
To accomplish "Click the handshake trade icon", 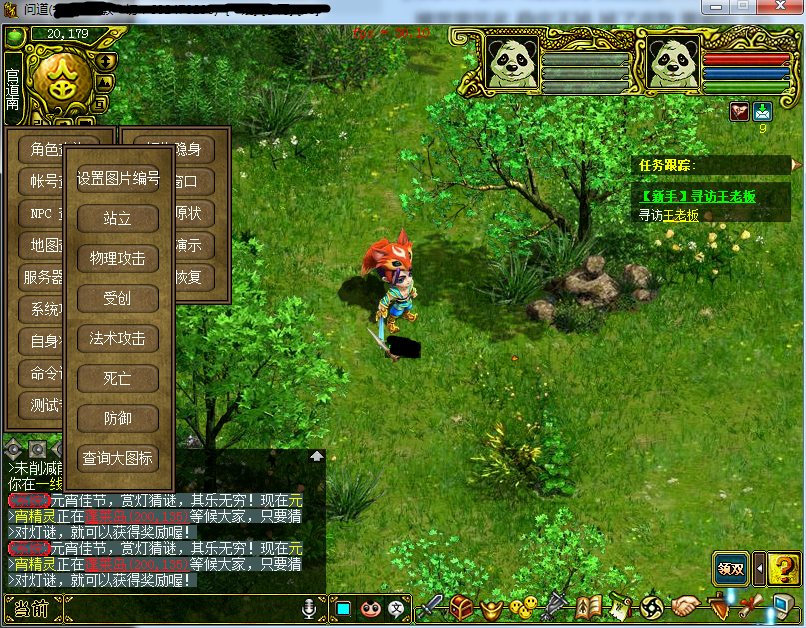I will (685, 607).
